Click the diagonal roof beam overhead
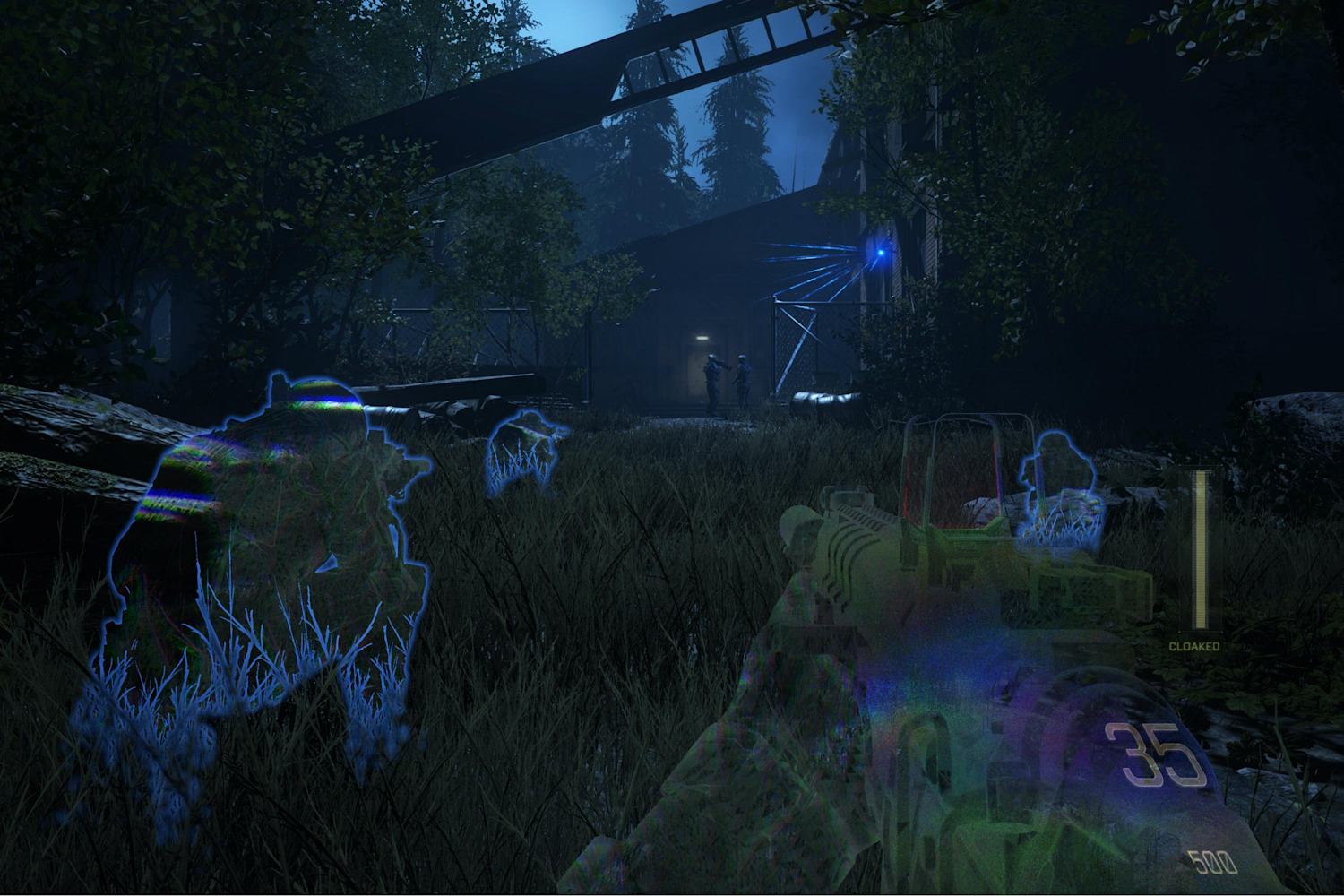1344x896 pixels. (538, 90)
